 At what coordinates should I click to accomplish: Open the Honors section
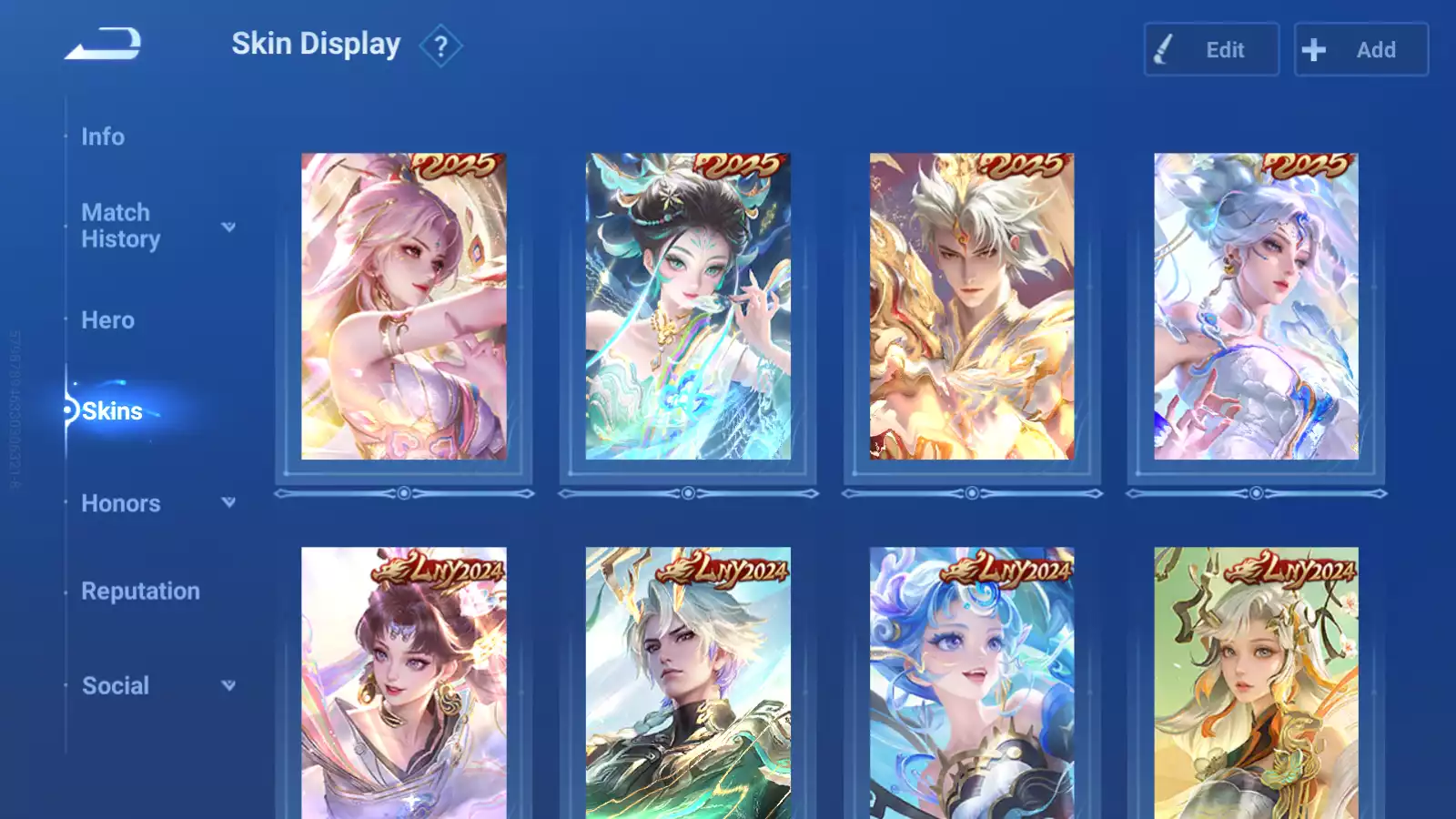tap(120, 503)
